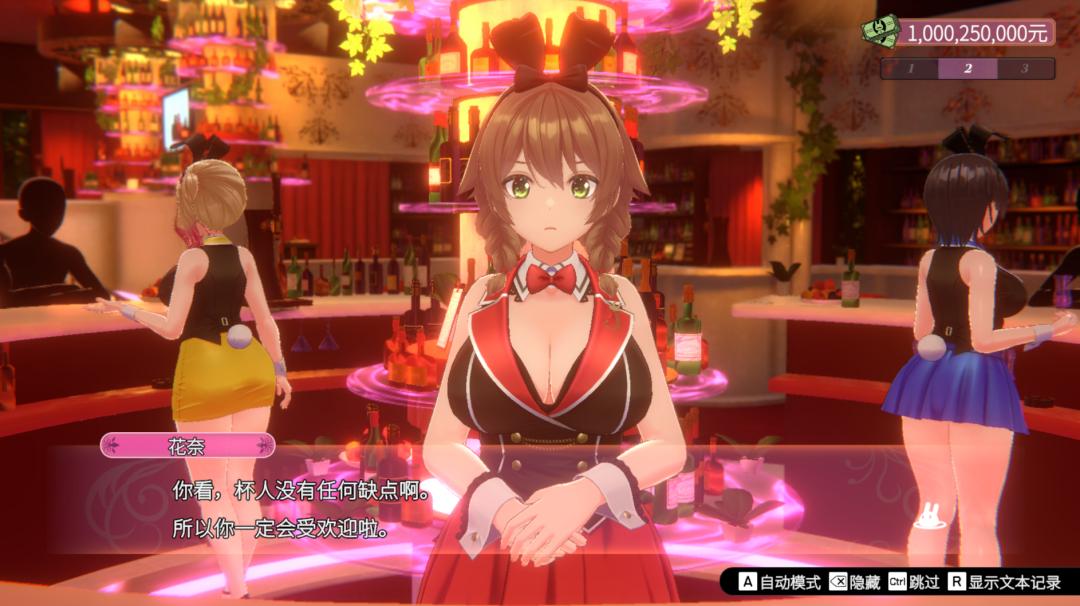Click the highlighted segment 2
Screen dimensions: 1080x606
pos(967,69)
